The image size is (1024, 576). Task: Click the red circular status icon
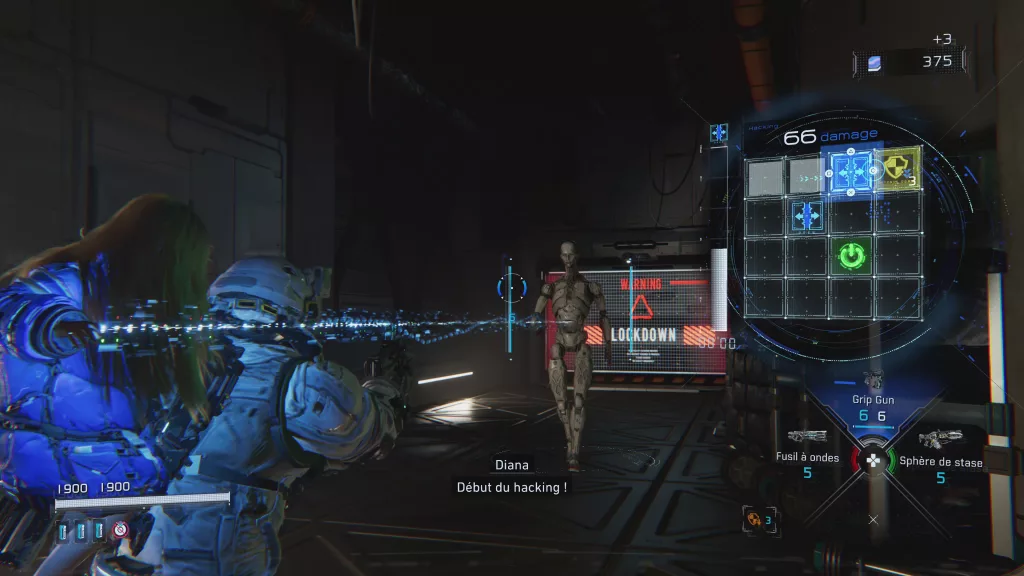tap(120, 529)
